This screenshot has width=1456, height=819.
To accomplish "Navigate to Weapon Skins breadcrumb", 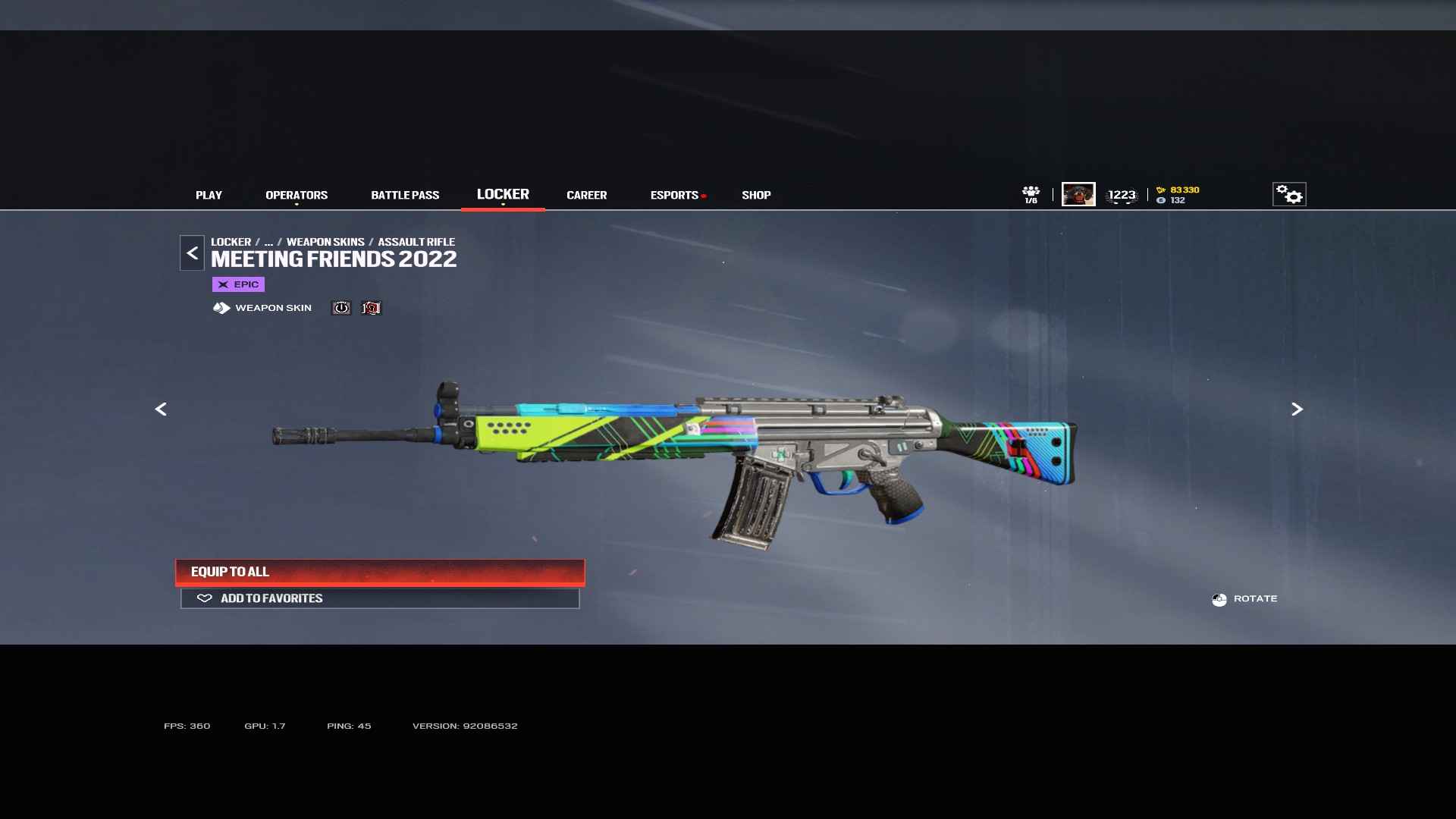I will (x=325, y=242).
